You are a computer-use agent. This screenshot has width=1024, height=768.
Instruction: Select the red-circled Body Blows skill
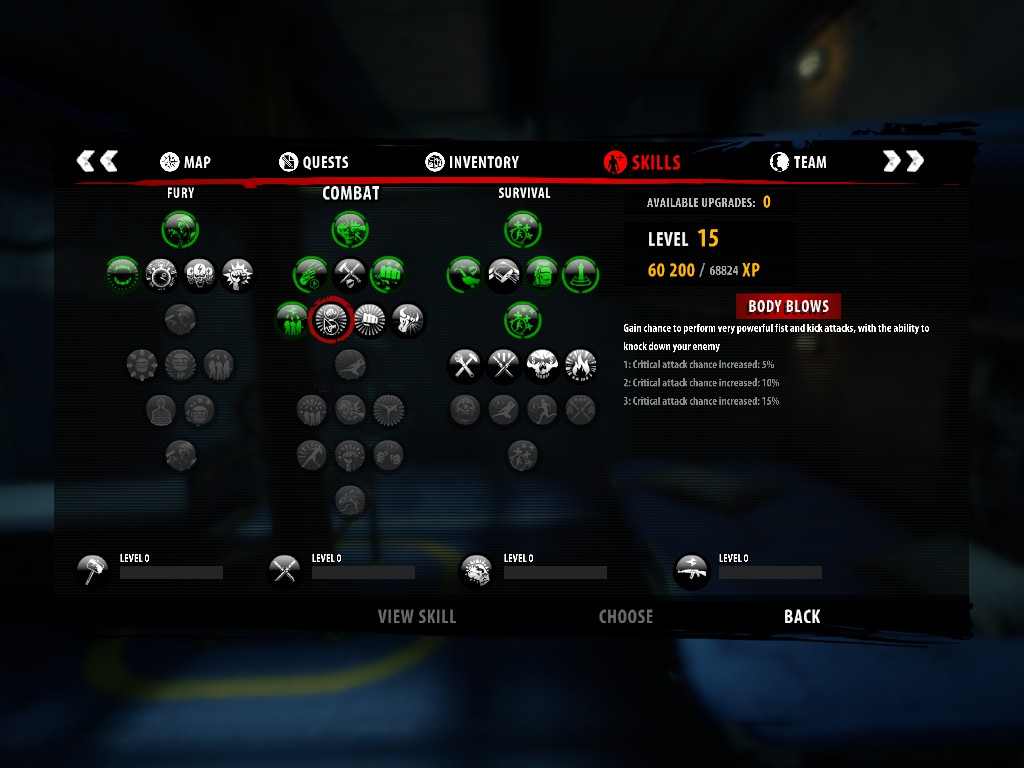pos(331,320)
